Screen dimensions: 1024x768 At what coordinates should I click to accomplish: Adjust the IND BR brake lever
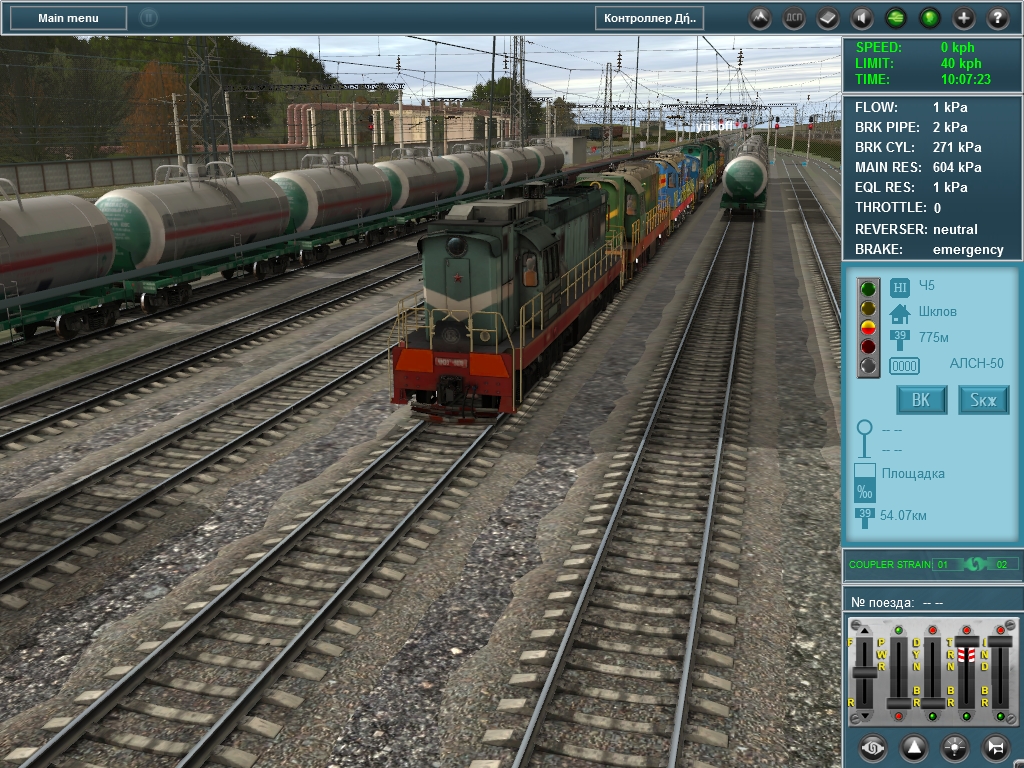pos(1000,641)
